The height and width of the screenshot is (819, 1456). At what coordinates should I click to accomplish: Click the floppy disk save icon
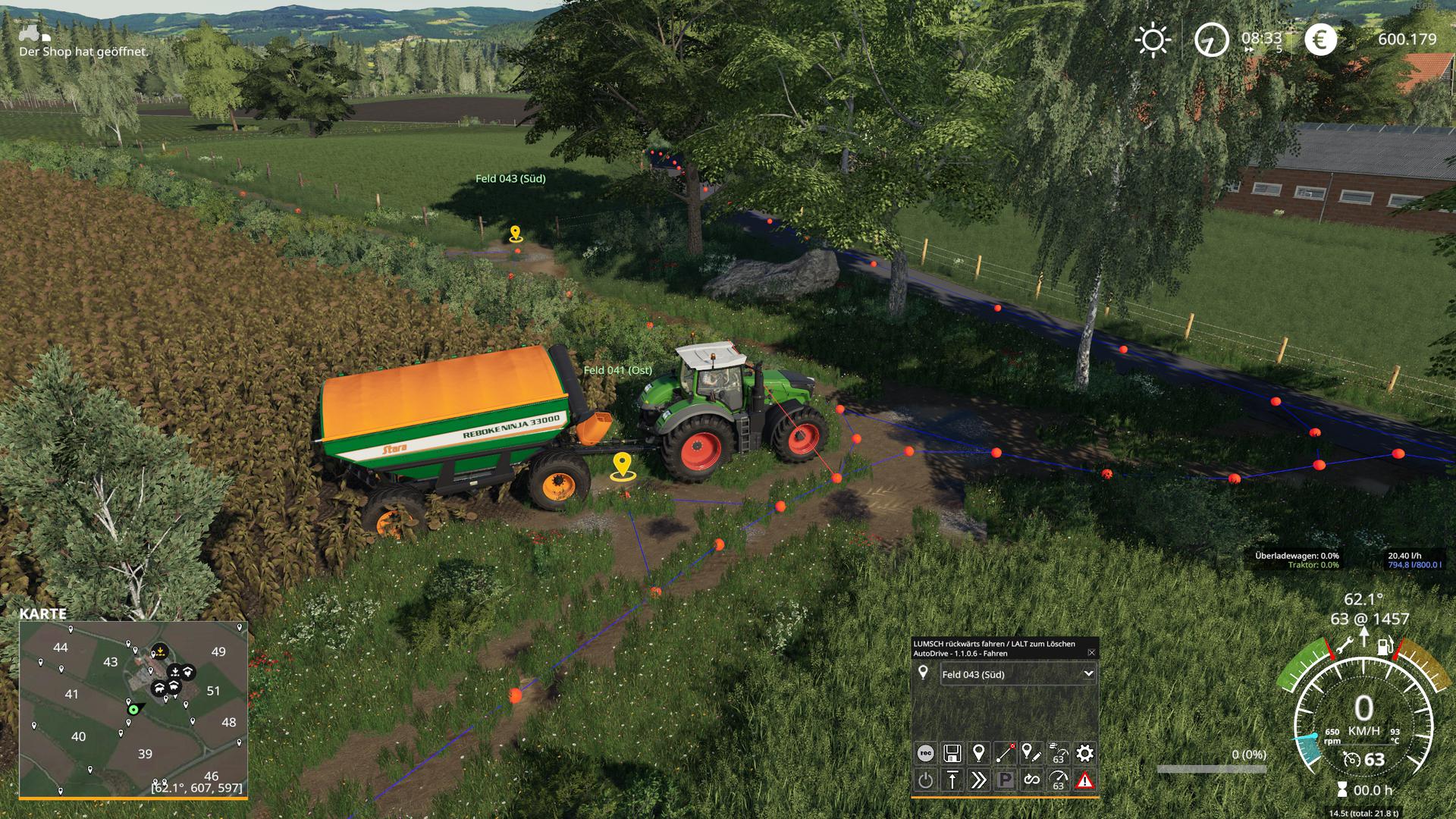pos(952,753)
